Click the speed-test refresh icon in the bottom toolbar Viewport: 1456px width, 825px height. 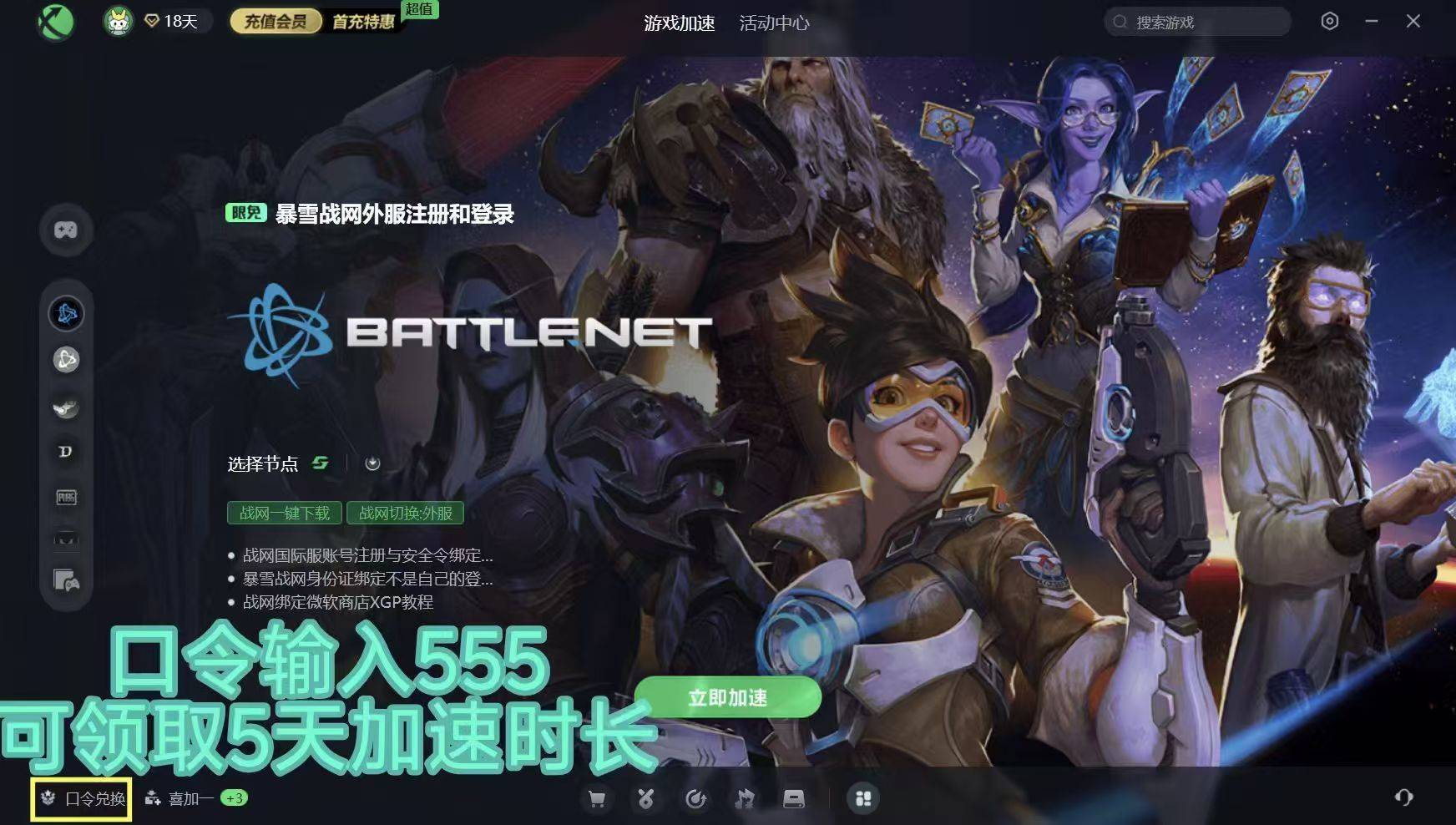coord(695,799)
